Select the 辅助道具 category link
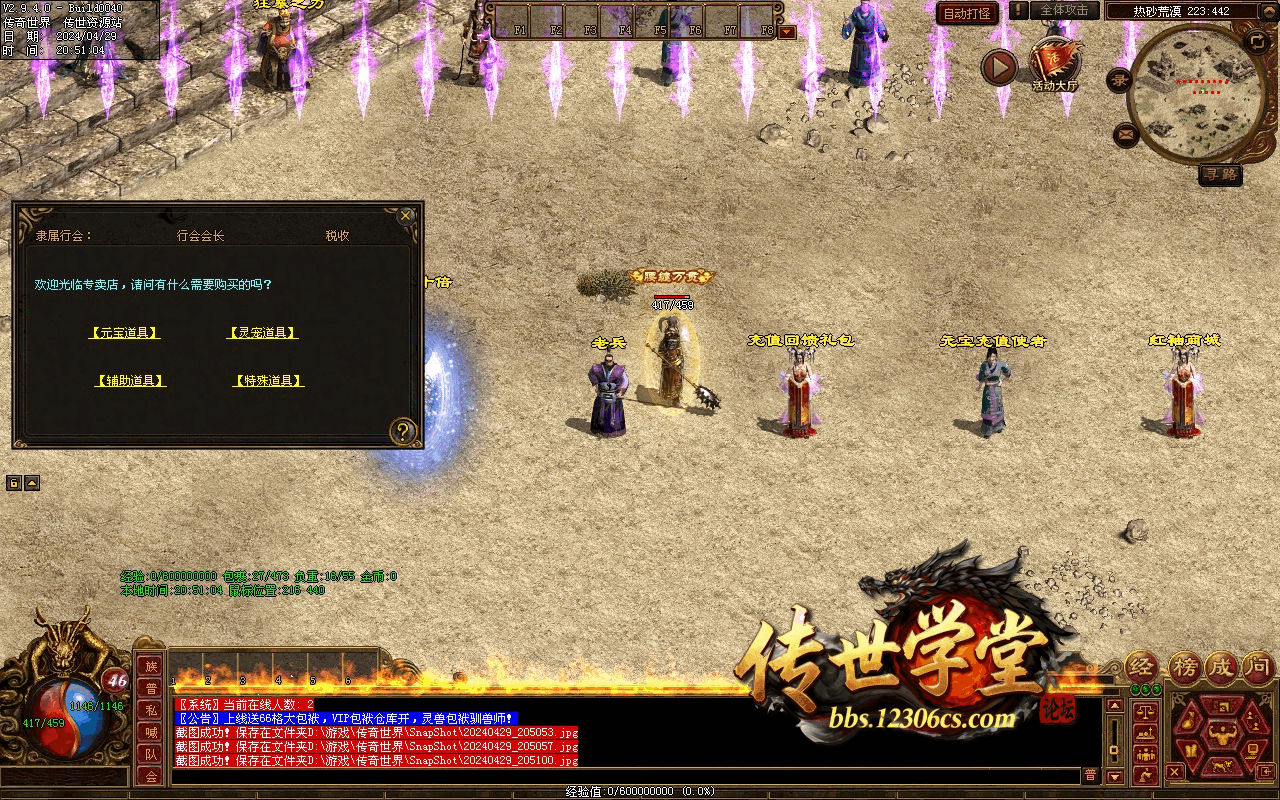 click(131, 381)
